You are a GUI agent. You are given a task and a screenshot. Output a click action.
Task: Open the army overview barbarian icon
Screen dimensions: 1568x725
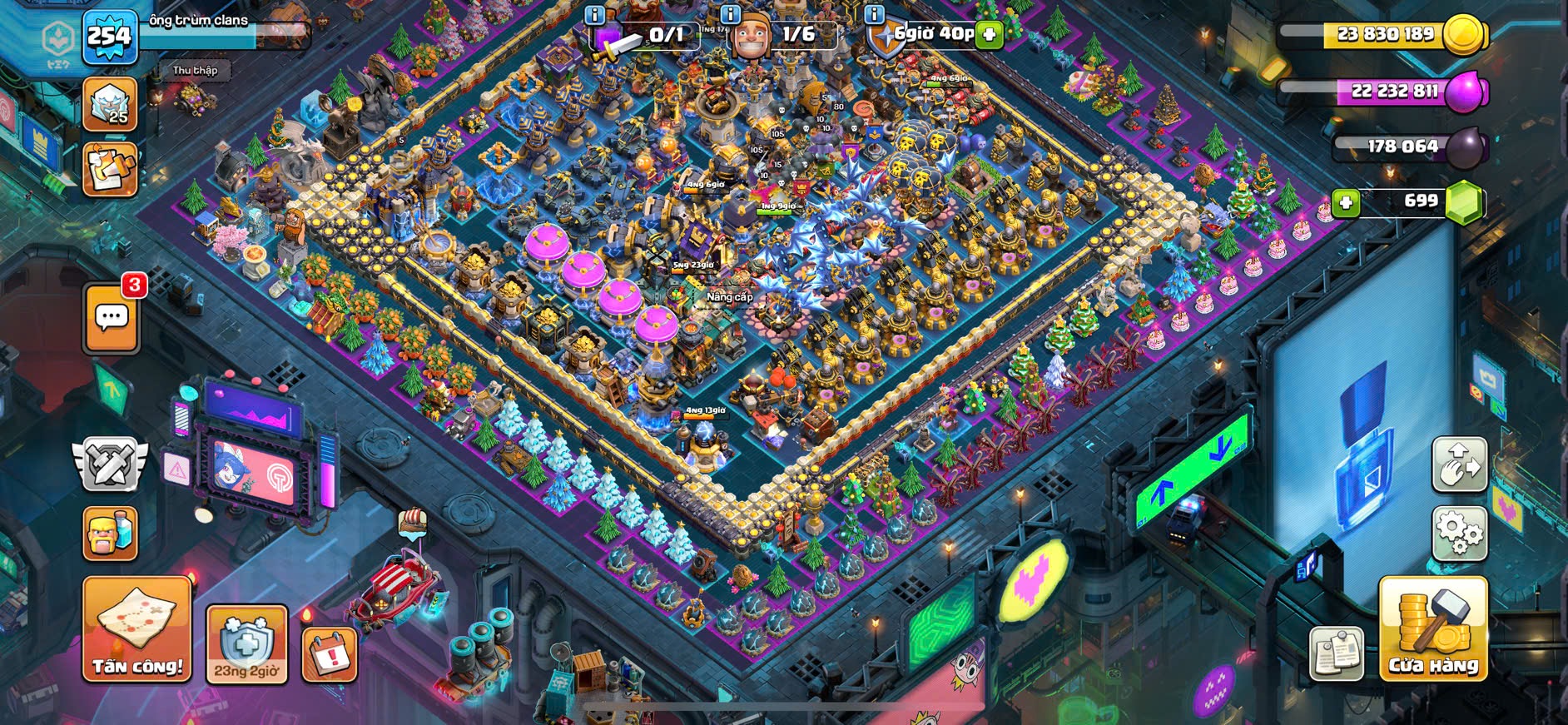[111, 534]
